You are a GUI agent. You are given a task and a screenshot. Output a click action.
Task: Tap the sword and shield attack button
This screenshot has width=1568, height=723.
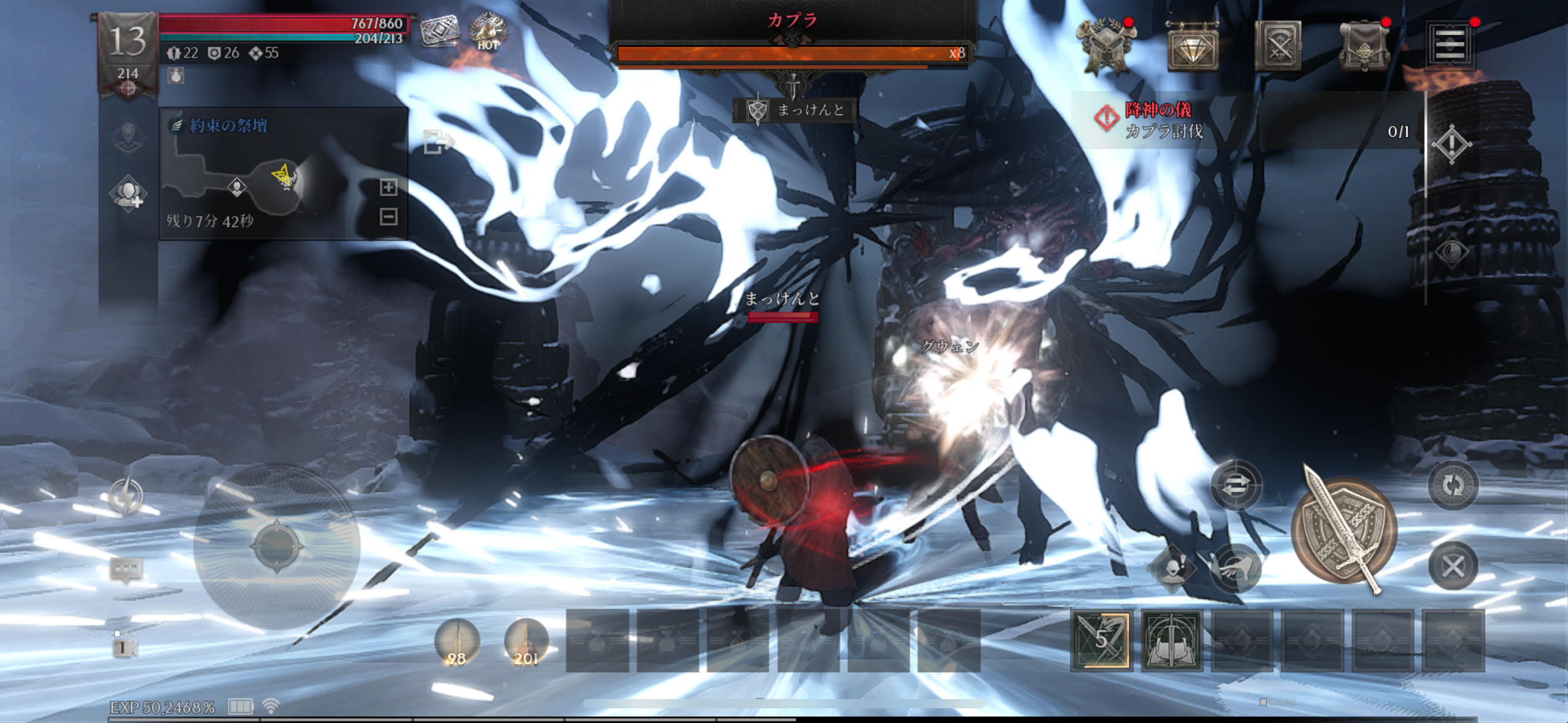[1344, 531]
